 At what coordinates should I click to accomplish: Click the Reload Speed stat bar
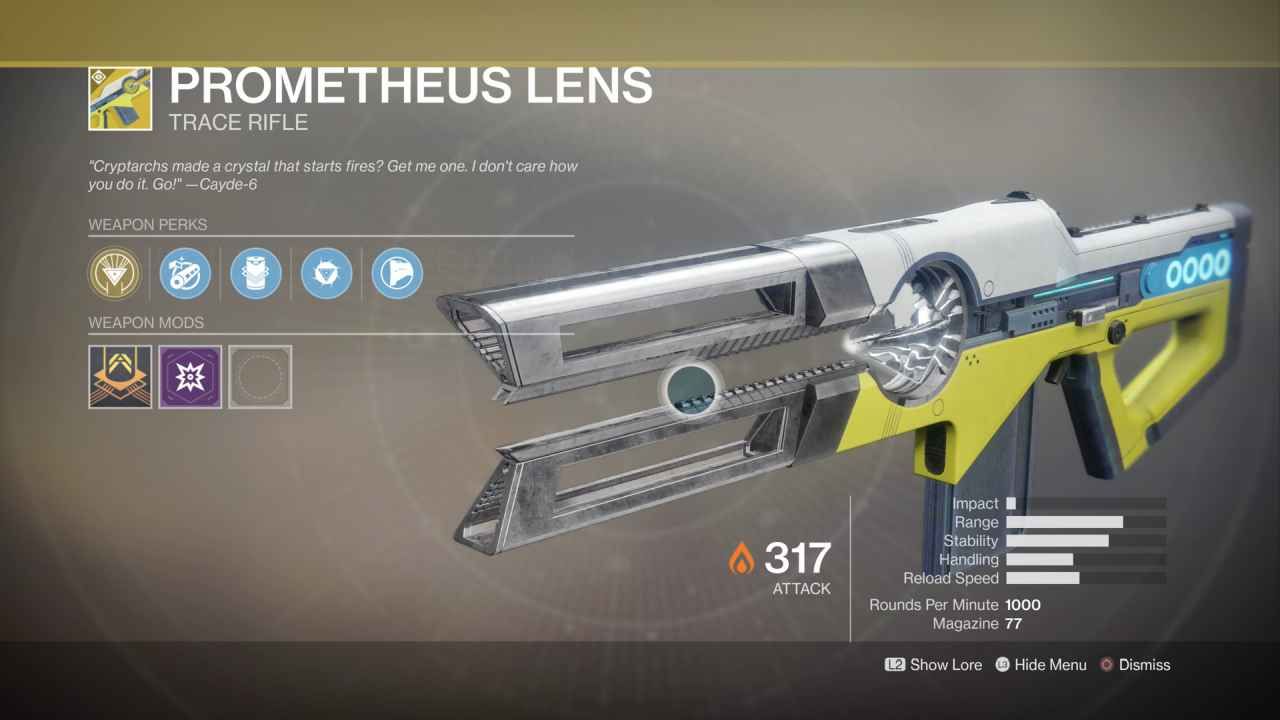[x=1043, y=578]
